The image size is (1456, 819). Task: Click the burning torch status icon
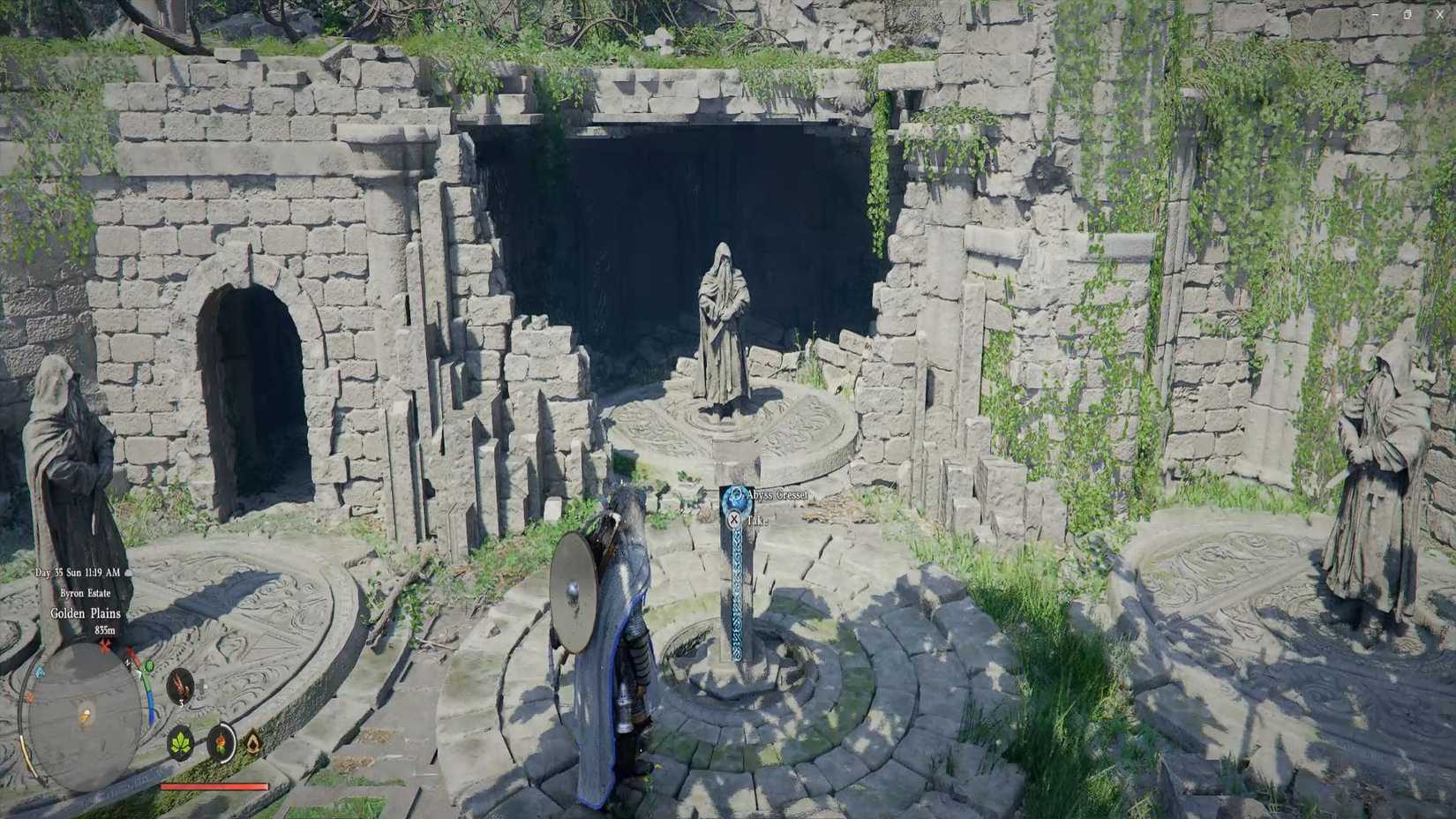221,744
